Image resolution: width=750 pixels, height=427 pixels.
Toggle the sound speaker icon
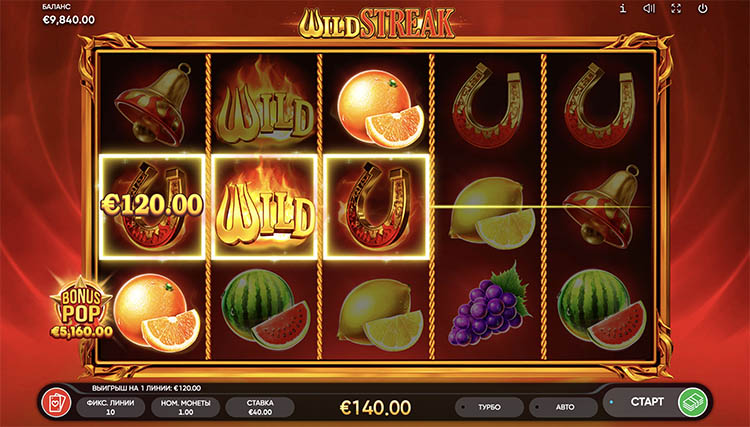(x=649, y=9)
